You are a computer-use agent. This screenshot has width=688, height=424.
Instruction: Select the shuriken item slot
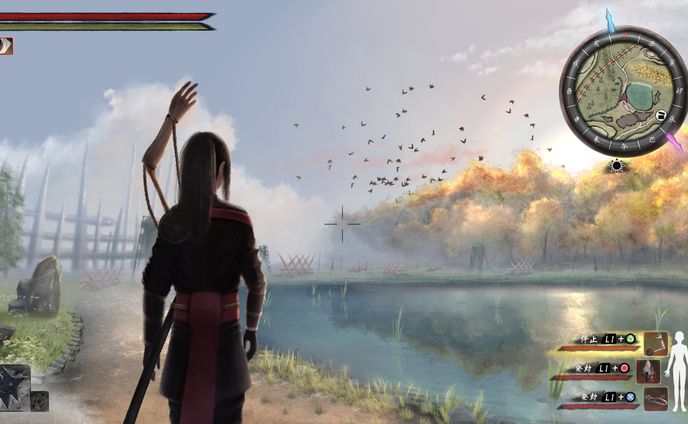point(14,387)
